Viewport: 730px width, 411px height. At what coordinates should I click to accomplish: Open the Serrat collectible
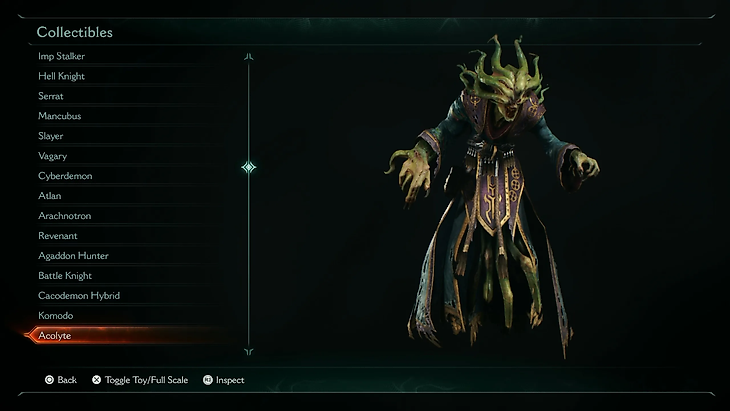tap(51, 96)
